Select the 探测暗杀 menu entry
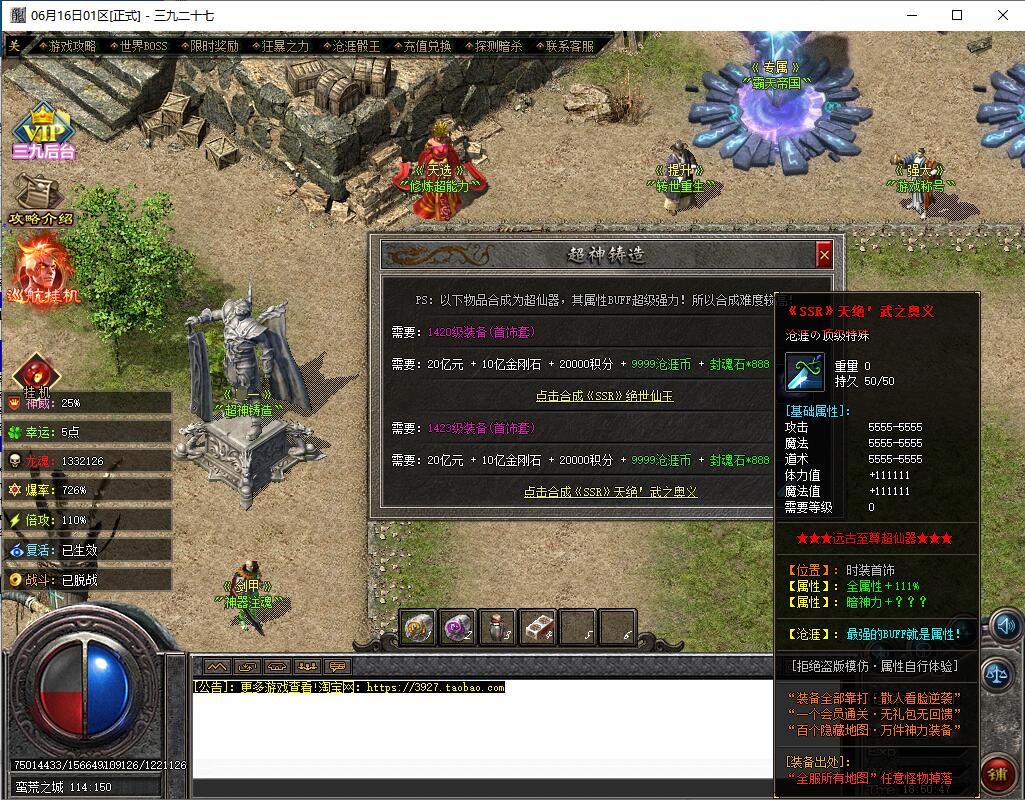Image resolution: width=1025 pixels, height=800 pixels. tap(498, 46)
